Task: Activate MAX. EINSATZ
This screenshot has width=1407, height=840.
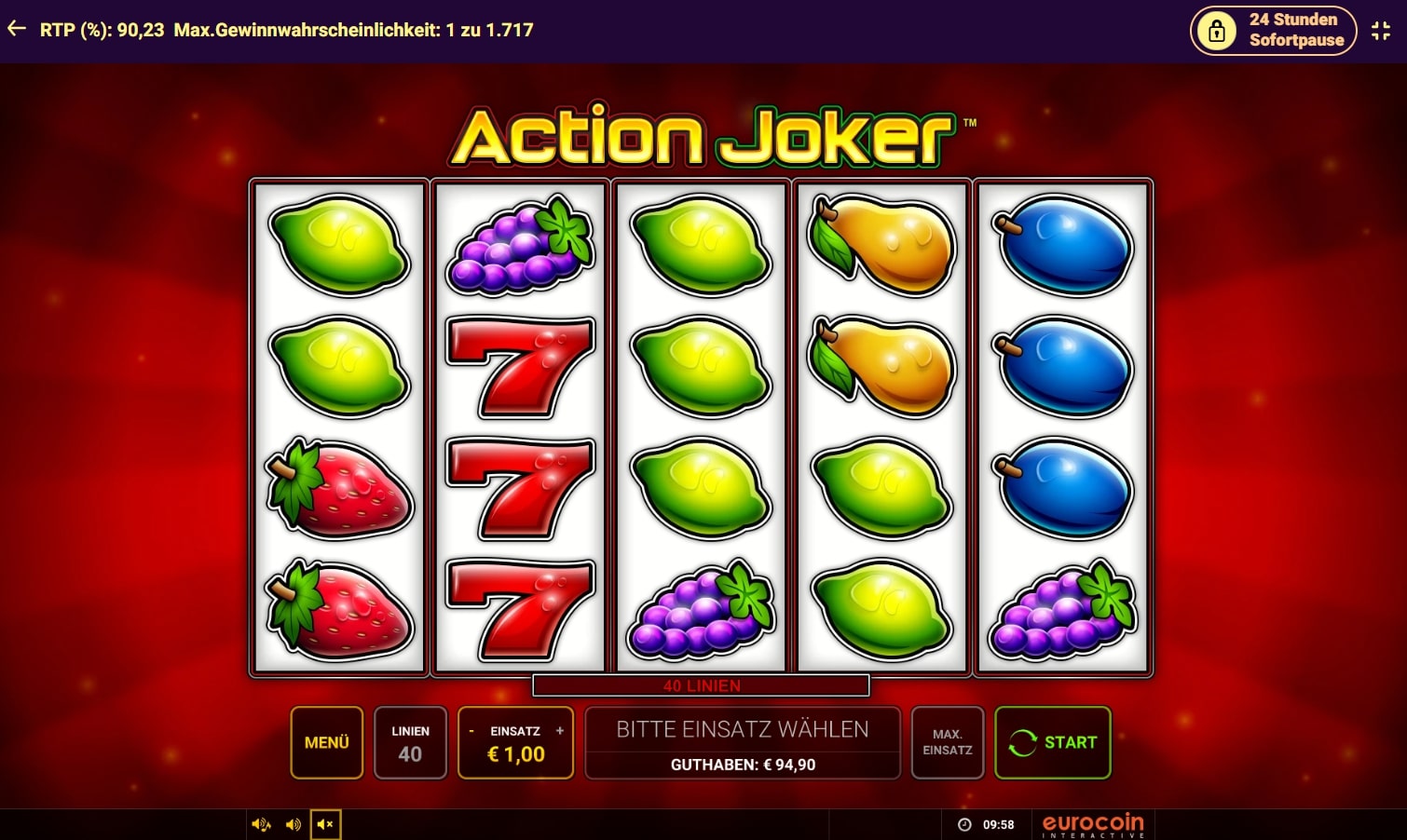Action: tap(947, 742)
